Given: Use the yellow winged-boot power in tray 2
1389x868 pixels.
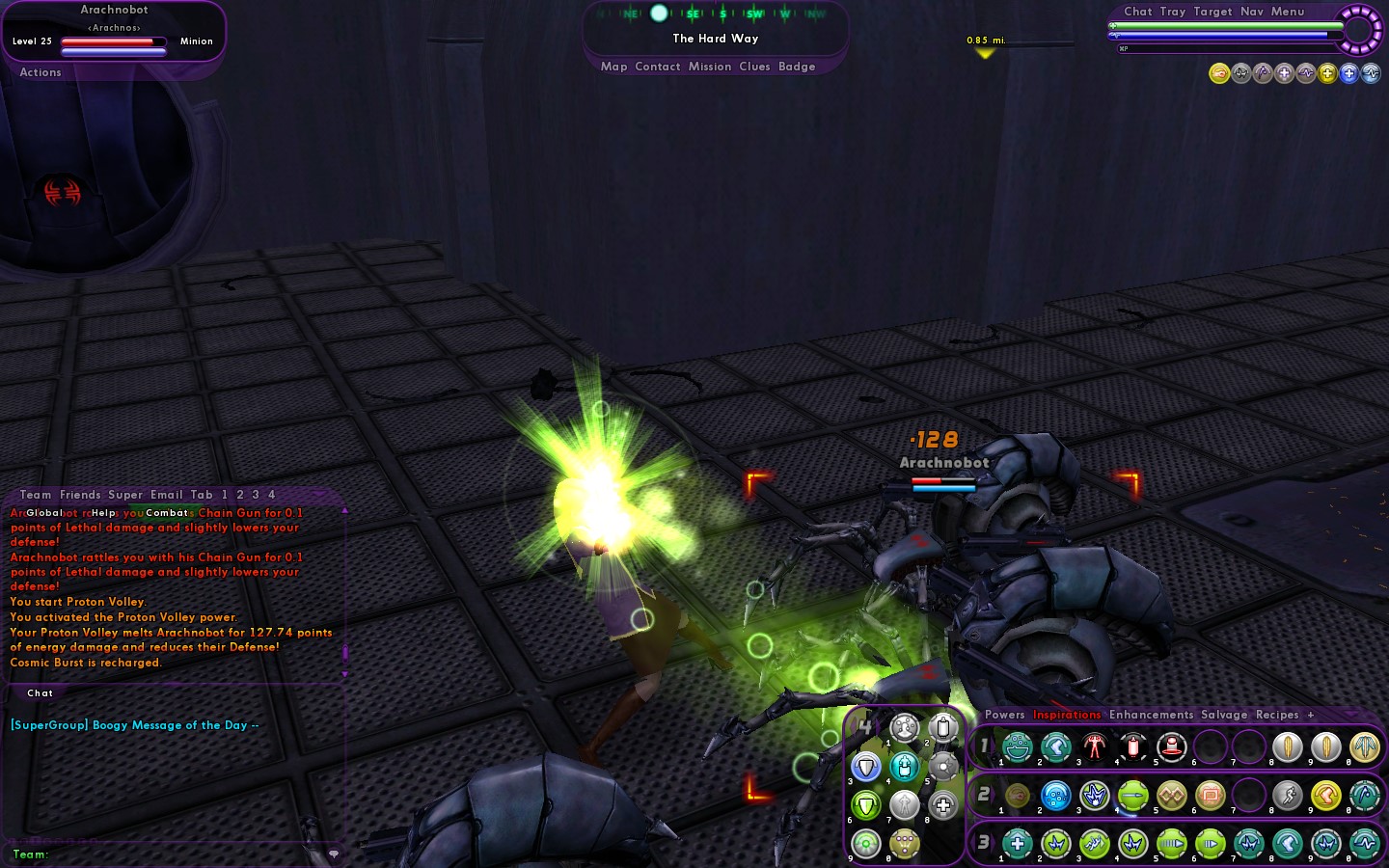Looking at the screenshot, I should [x=1326, y=796].
